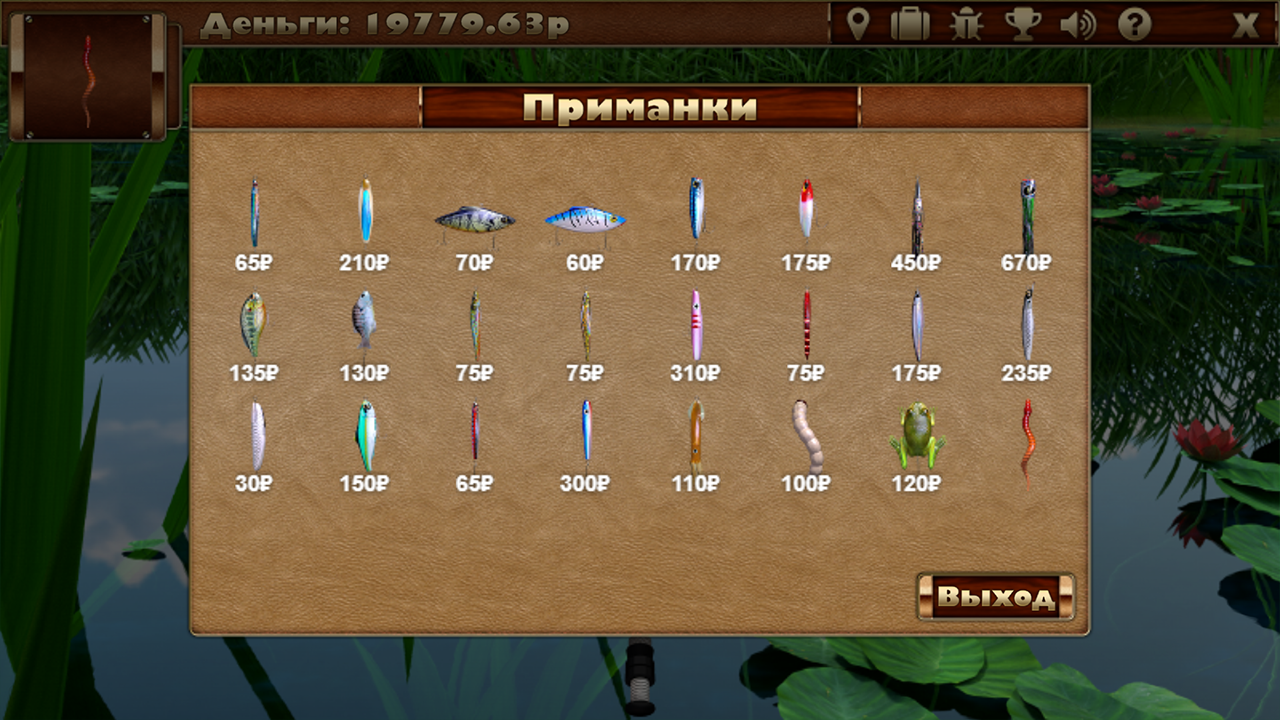Select the blue minnow lure priced 60₽
The height and width of the screenshot is (720, 1280).
[587, 218]
